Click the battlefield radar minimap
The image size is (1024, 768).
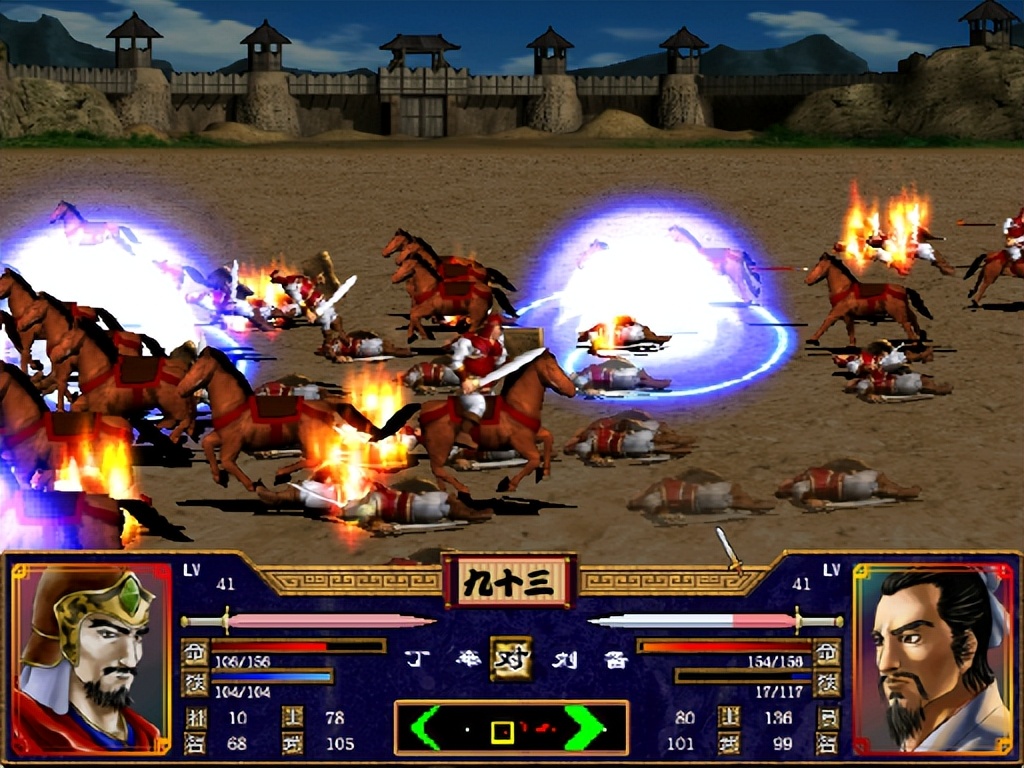(x=511, y=727)
